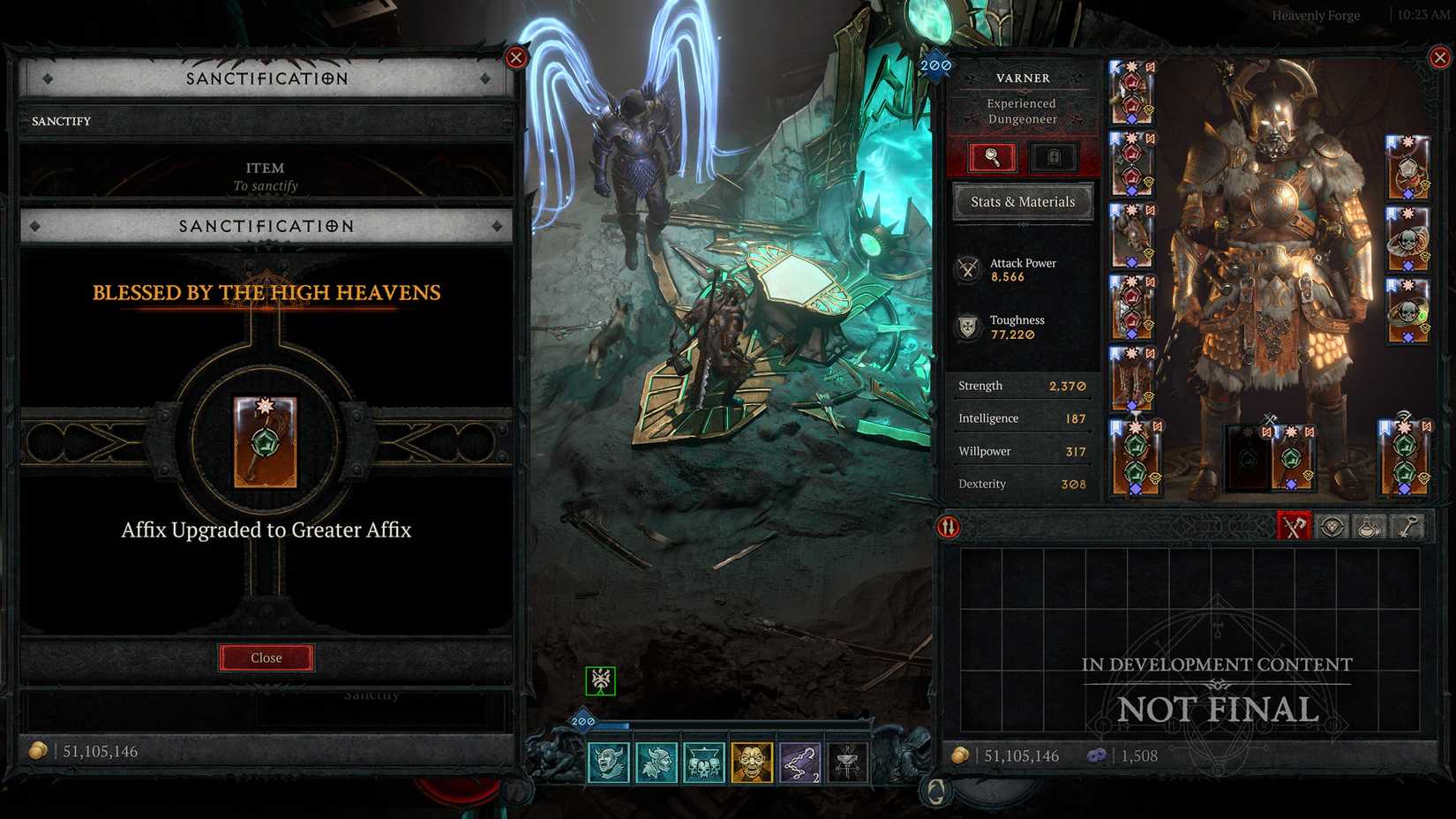This screenshot has width=1456, height=819.
Task: Open the wardrobe icon beside the magnifying glass
Action: click(1055, 157)
